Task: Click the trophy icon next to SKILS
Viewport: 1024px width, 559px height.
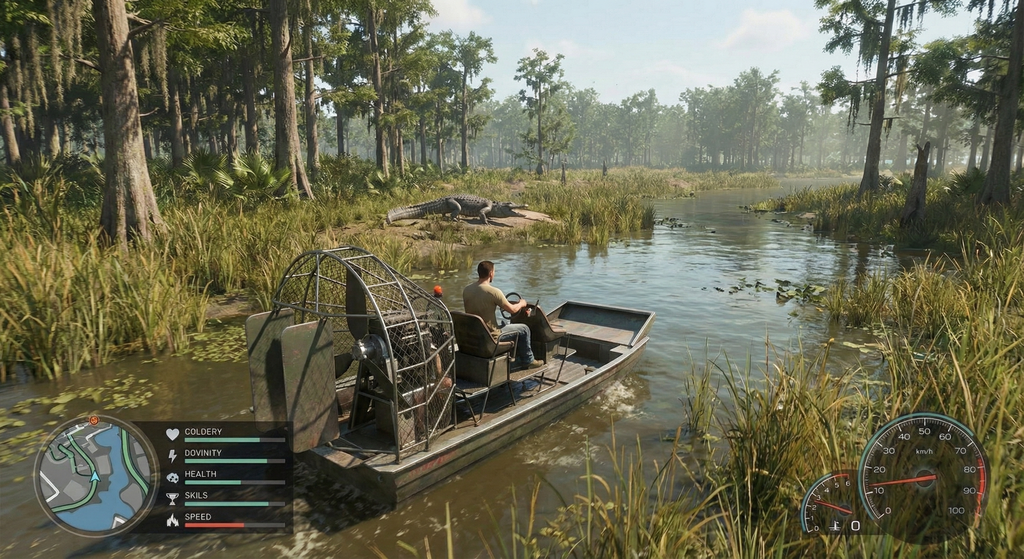Action: coord(172,499)
